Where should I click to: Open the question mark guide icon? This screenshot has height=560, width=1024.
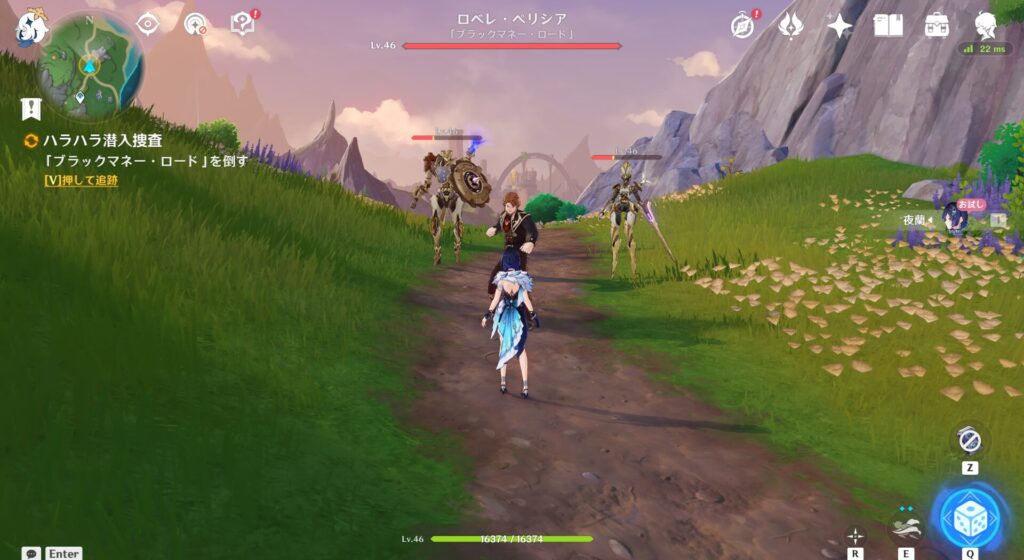(243, 23)
